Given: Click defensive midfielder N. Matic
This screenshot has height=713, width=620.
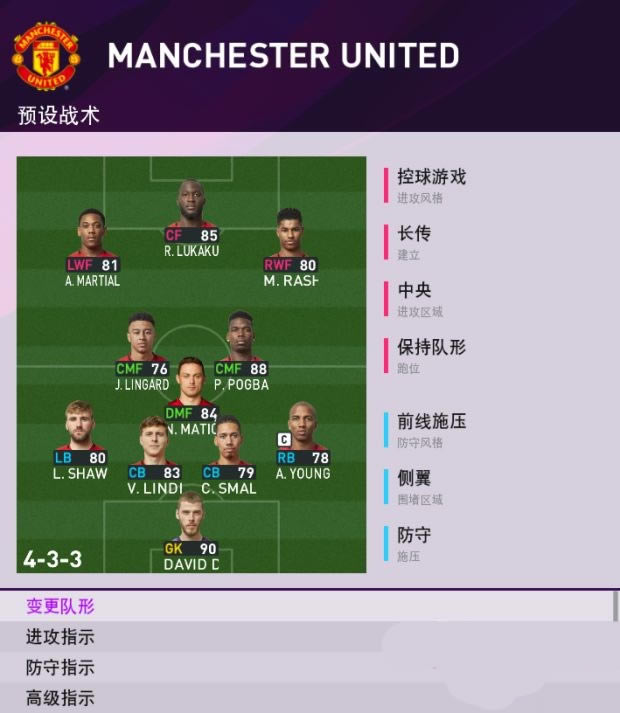Looking at the screenshot, I should 191,392.
